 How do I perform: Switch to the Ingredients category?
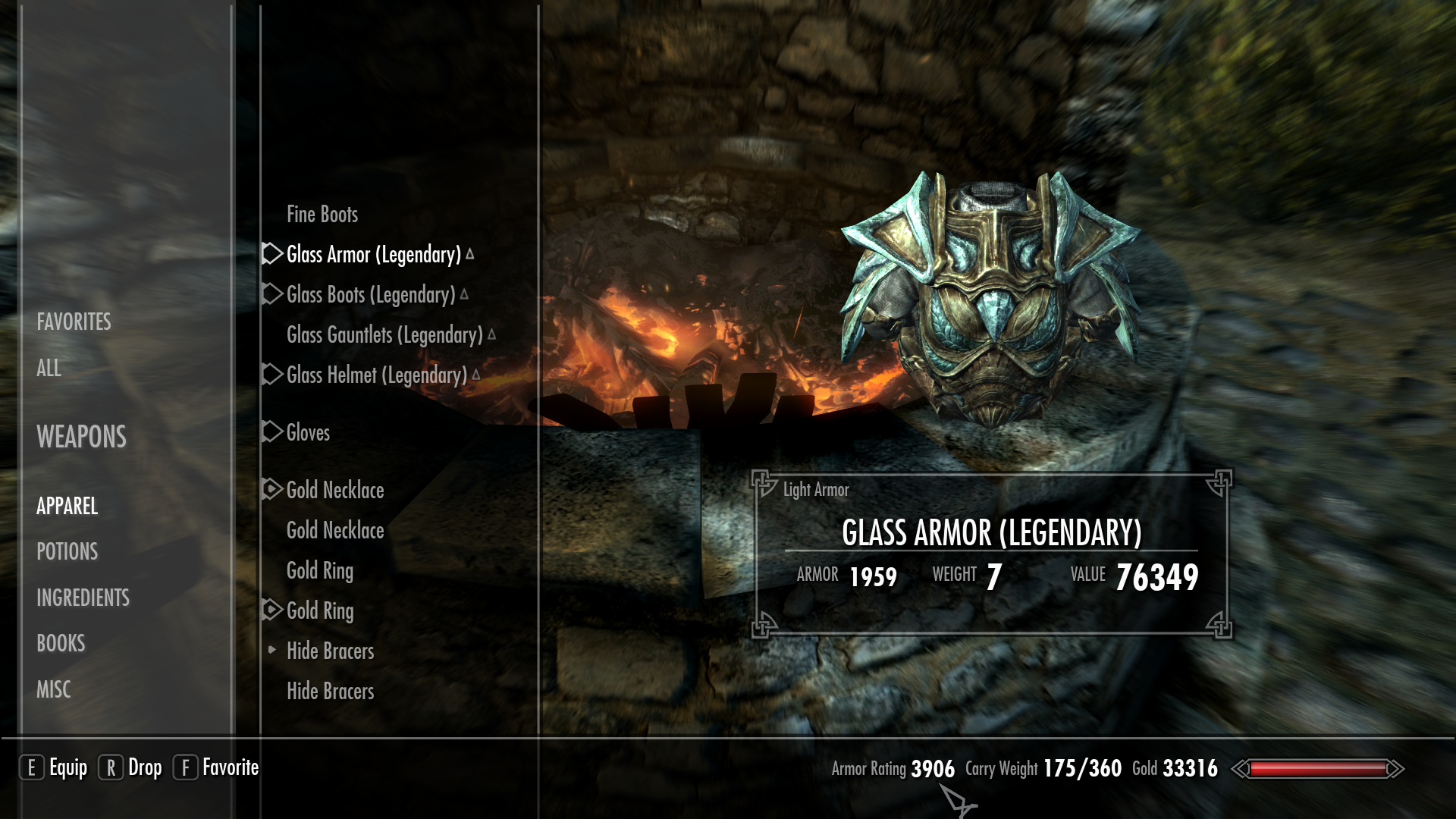pos(83,598)
